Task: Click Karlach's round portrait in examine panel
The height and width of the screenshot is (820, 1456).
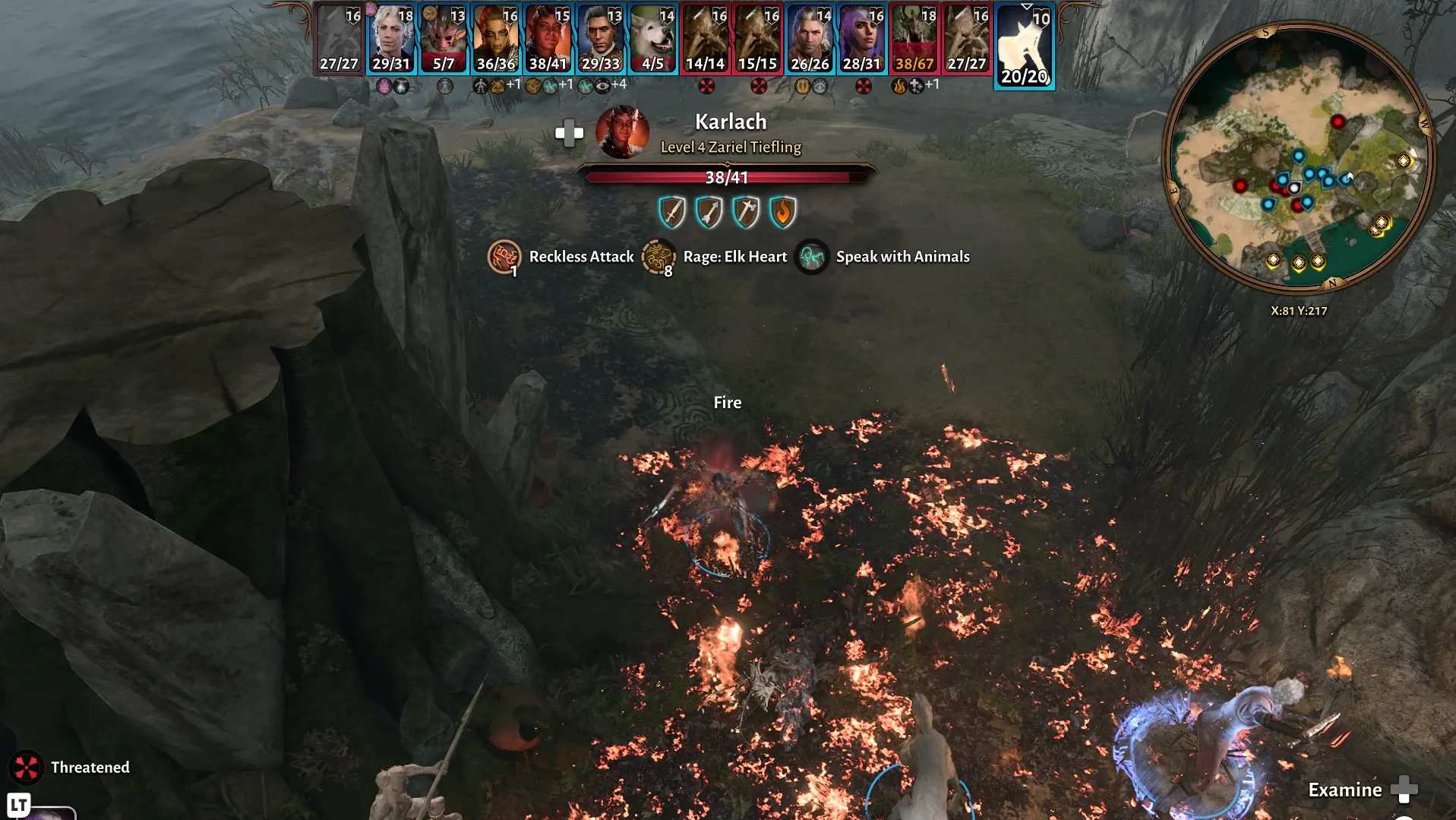Action: coord(622,133)
